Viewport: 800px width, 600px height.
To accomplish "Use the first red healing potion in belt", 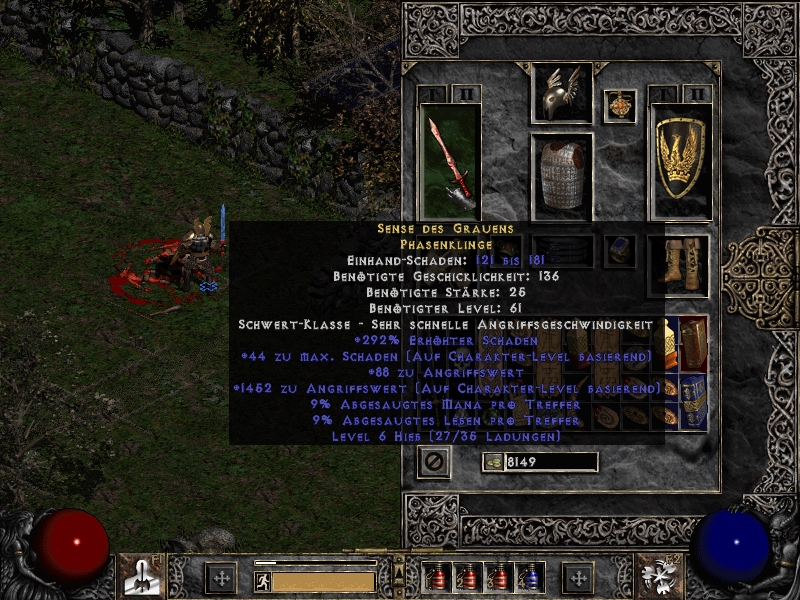I will click(x=437, y=577).
